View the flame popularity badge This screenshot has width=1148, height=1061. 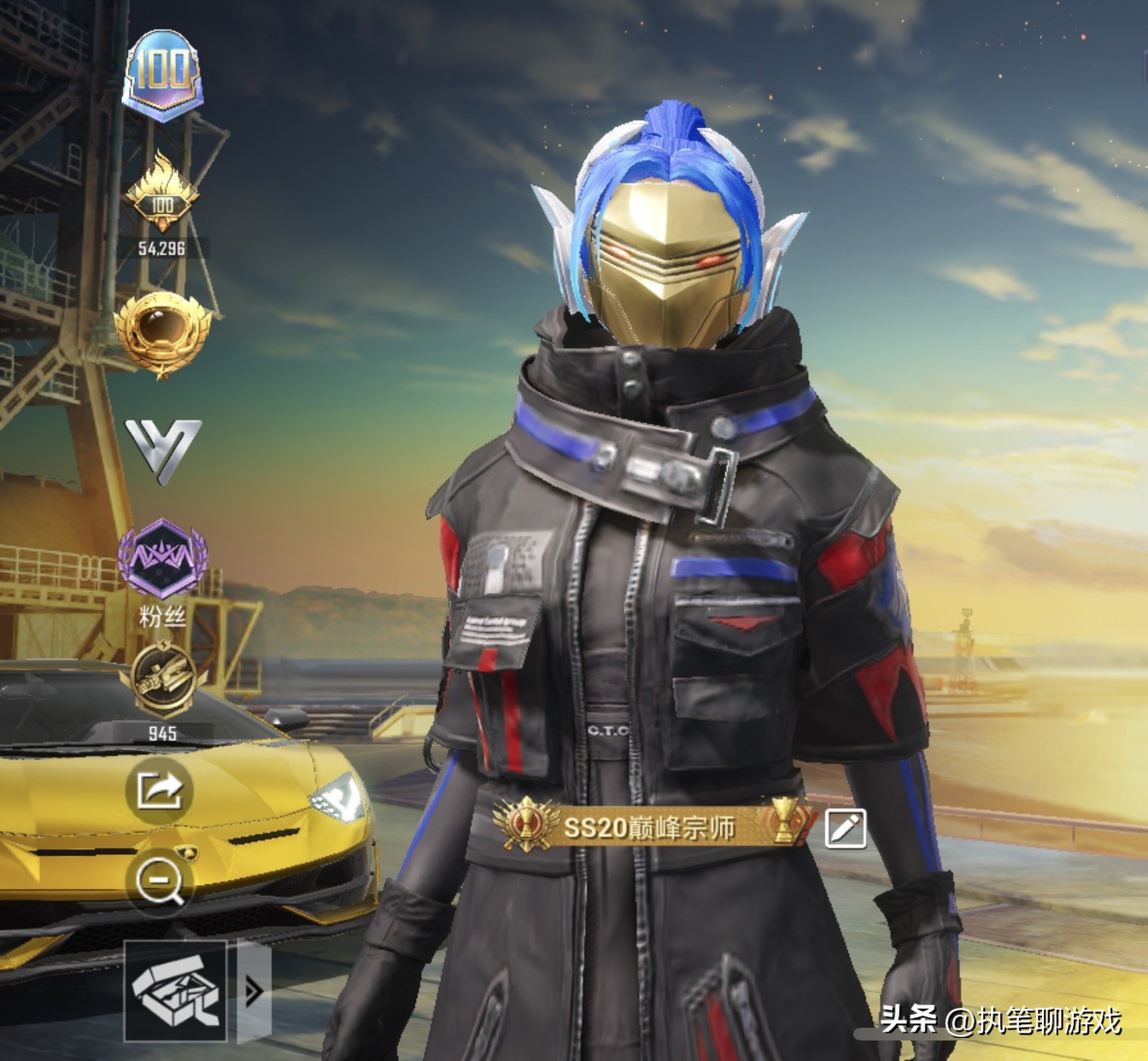point(161,196)
